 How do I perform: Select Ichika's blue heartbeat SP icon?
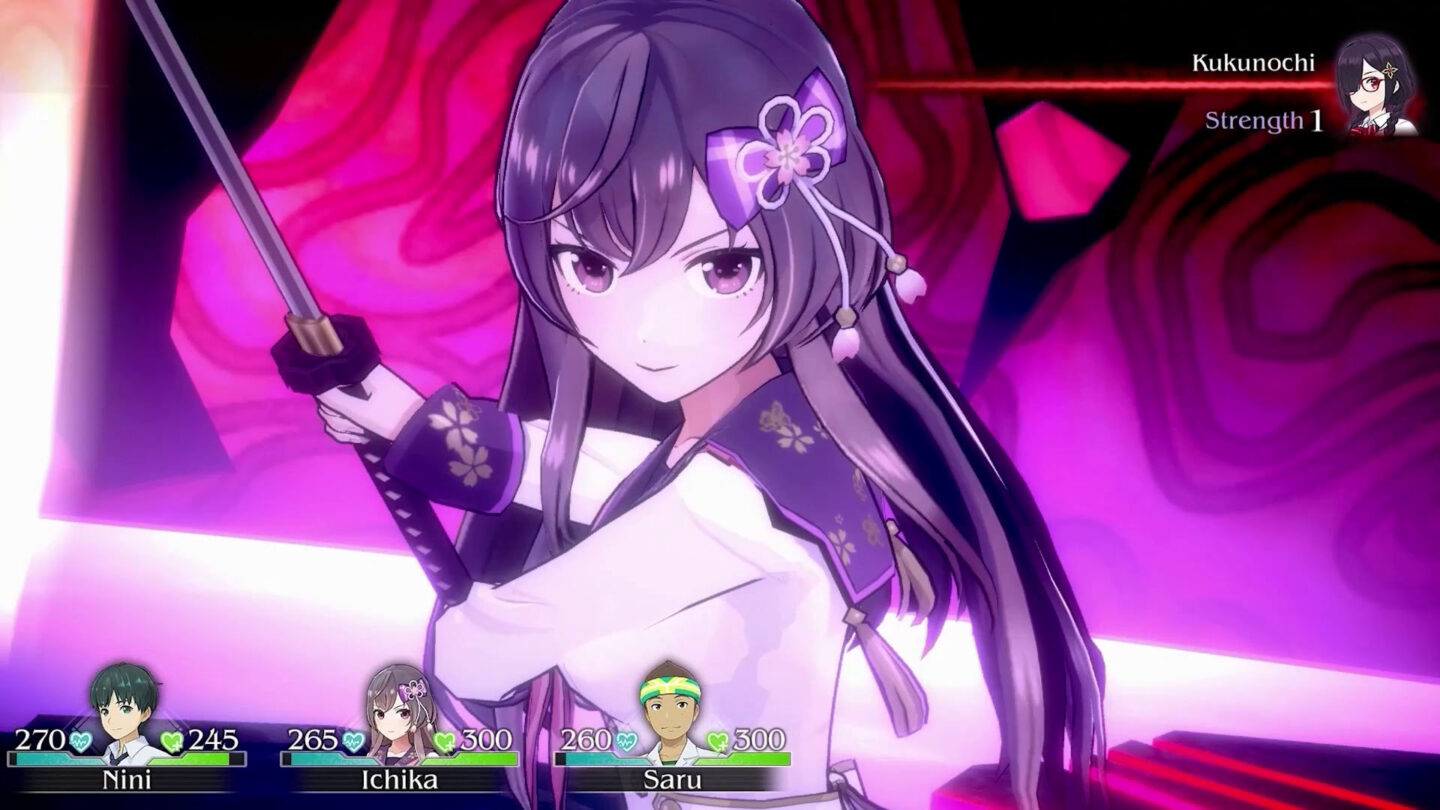coord(352,741)
